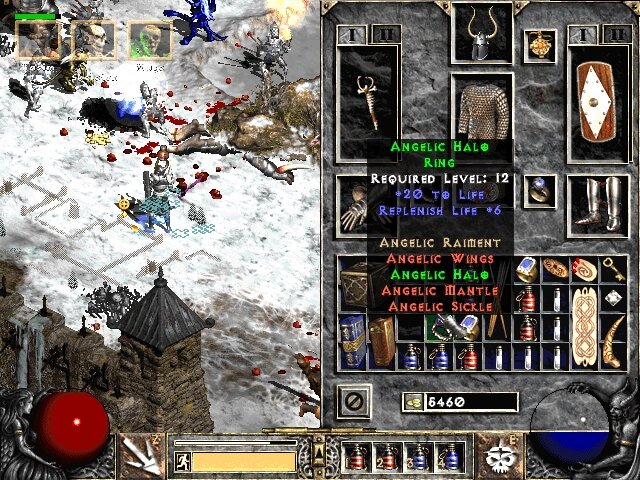Toggle the run/walk button
Viewport: 640px width, 480px height.
click(182, 461)
